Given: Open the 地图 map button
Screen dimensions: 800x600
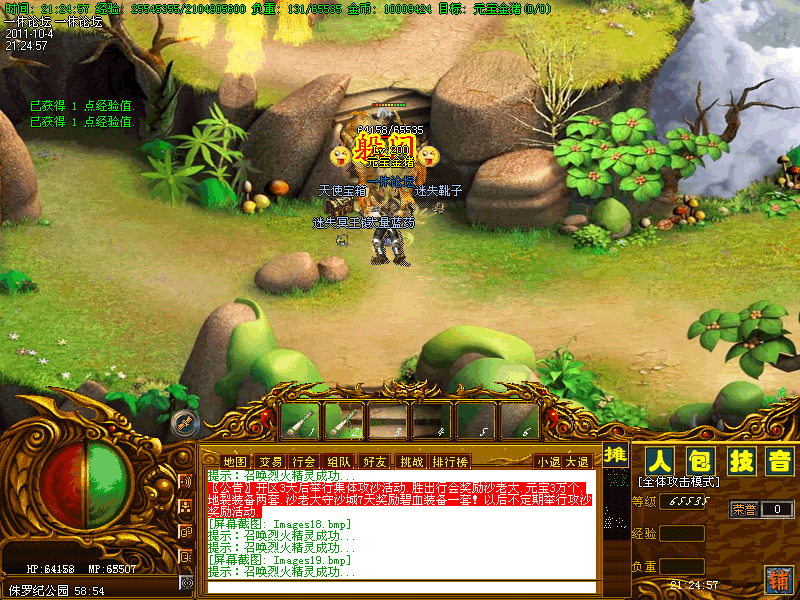Looking at the screenshot, I should click(x=234, y=461).
